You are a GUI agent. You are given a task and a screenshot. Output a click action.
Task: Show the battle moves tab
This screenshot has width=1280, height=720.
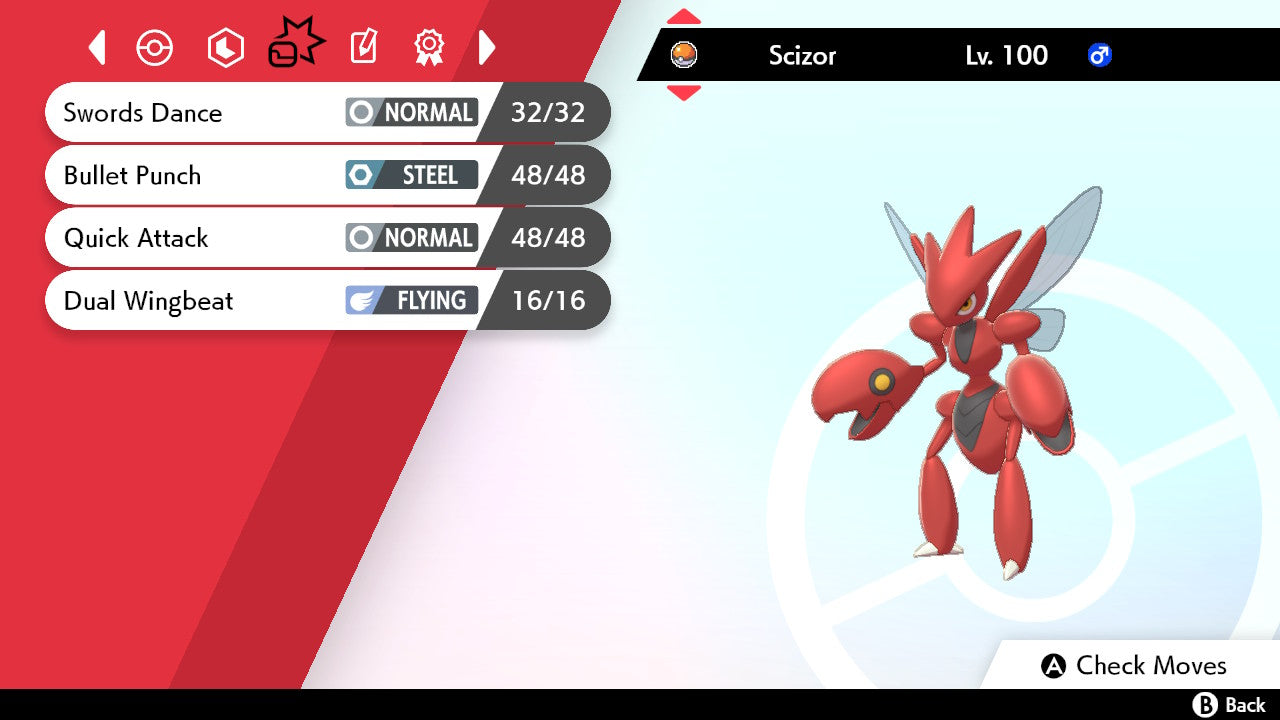[x=296, y=45]
